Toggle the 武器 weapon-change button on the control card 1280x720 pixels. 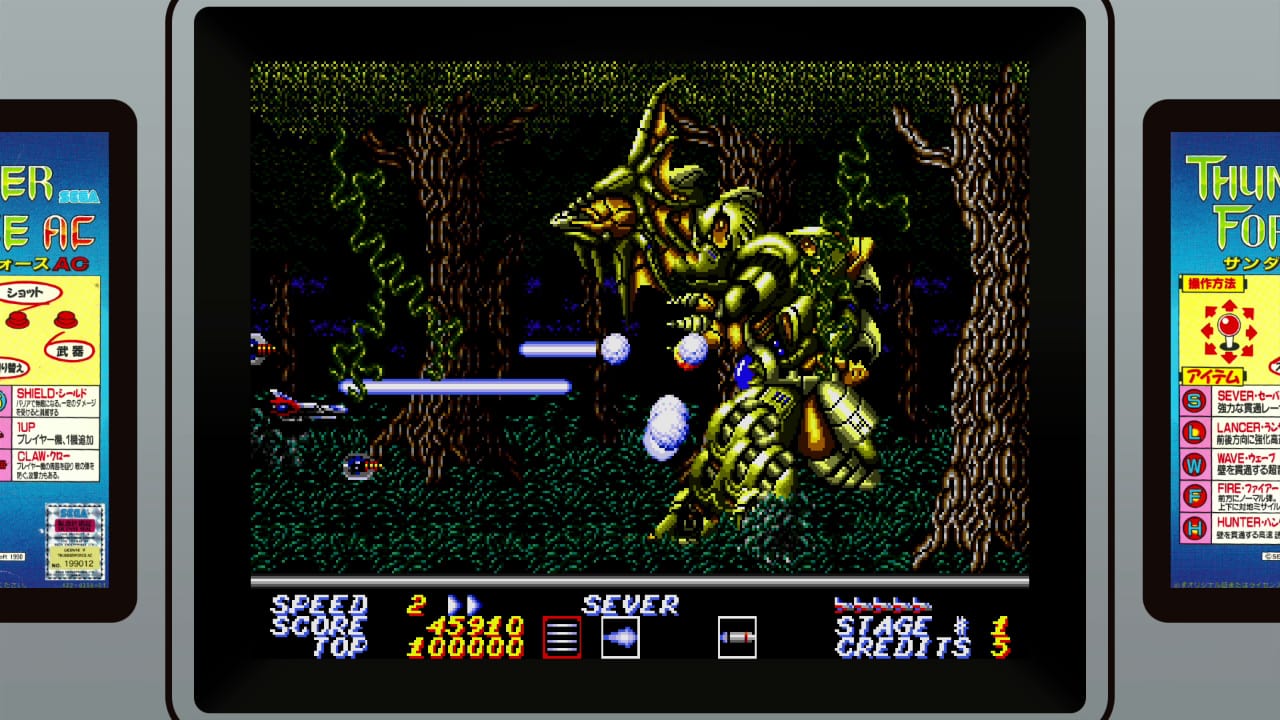(66, 322)
